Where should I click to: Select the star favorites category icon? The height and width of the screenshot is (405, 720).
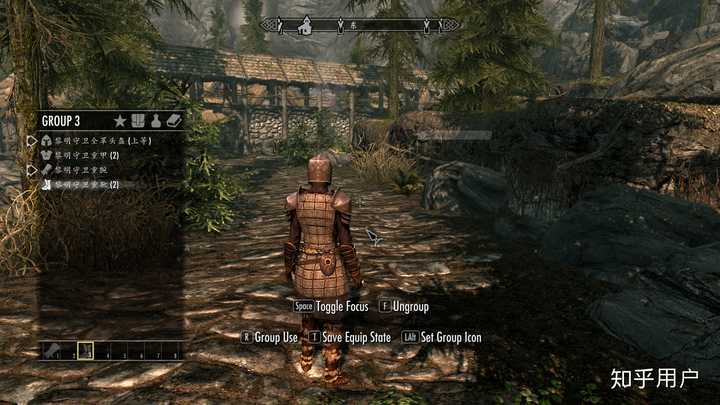click(121, 121)
